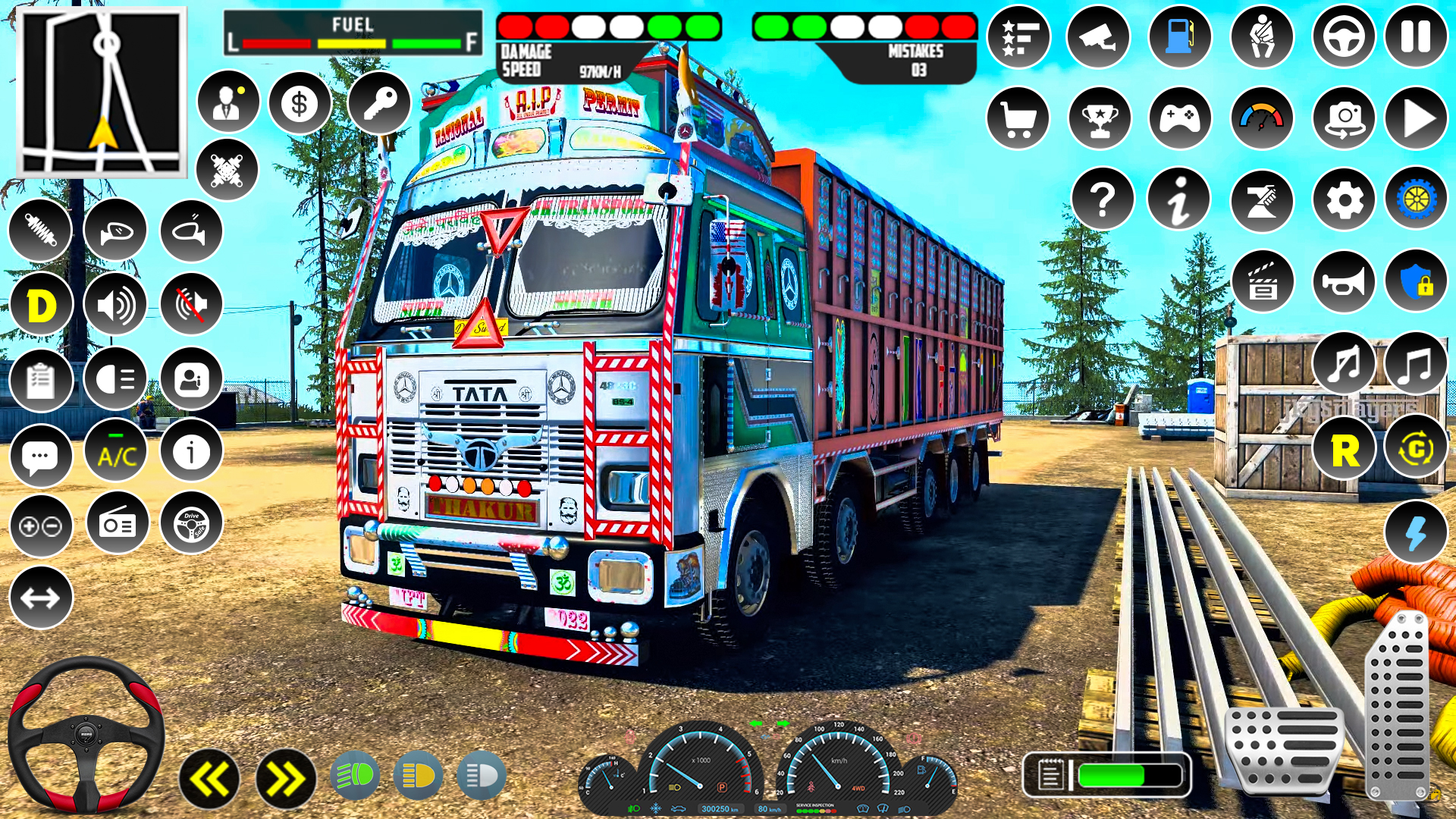
Task: Activate the lightning boost icon
Action: pos(1417,532)
